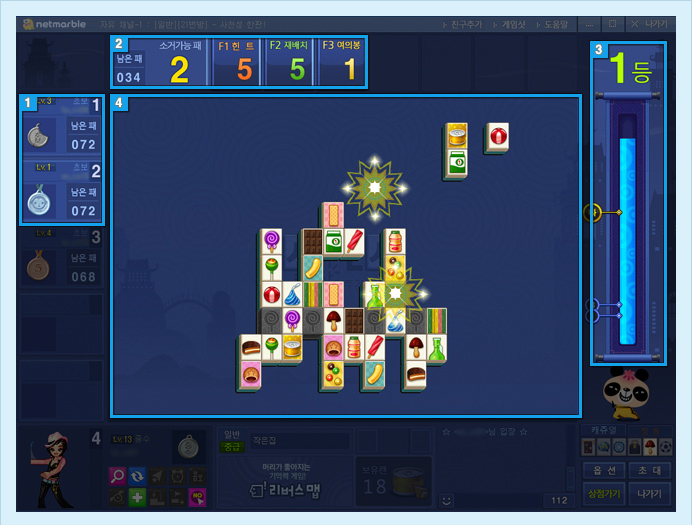The image size is (692, 525).
Task: Select the red-and-white ball tile at top right
Action: [x=497, y=136]
